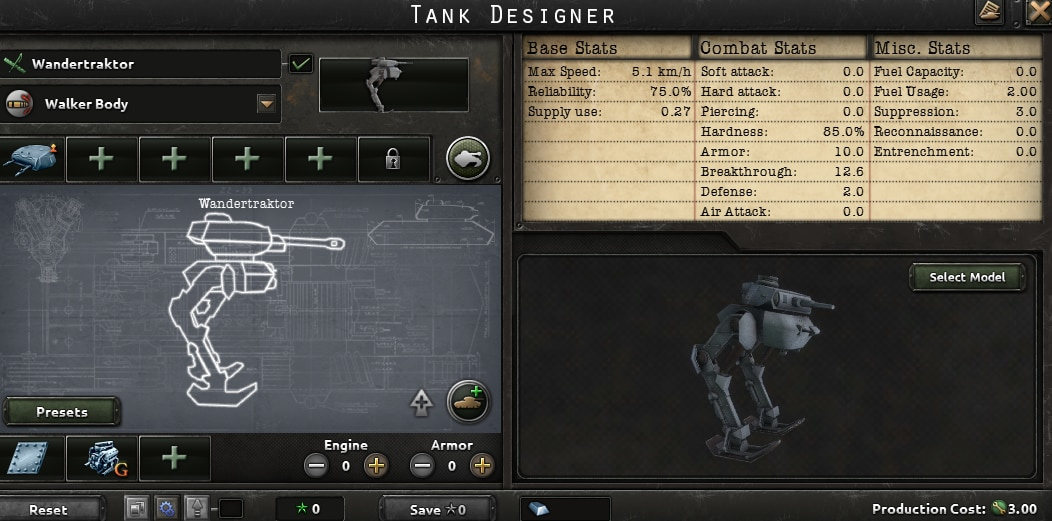The height and width of the screenshot is (521, 1052).
Task: Click the Presets button
Action: point(62,411)
